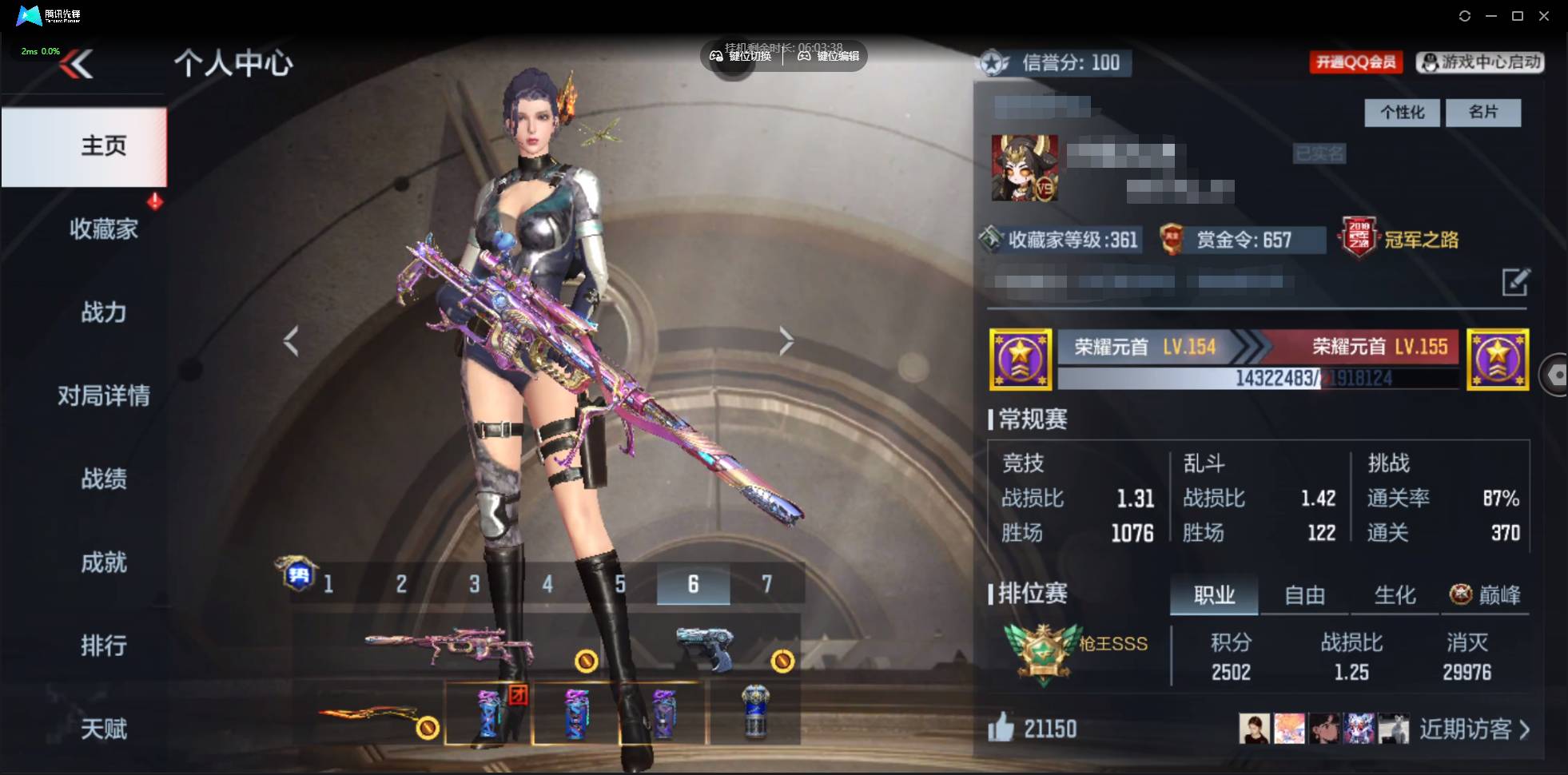1568x775 pixels.
Task: Choose loadout slot number 3
Action: click(475, 584)
